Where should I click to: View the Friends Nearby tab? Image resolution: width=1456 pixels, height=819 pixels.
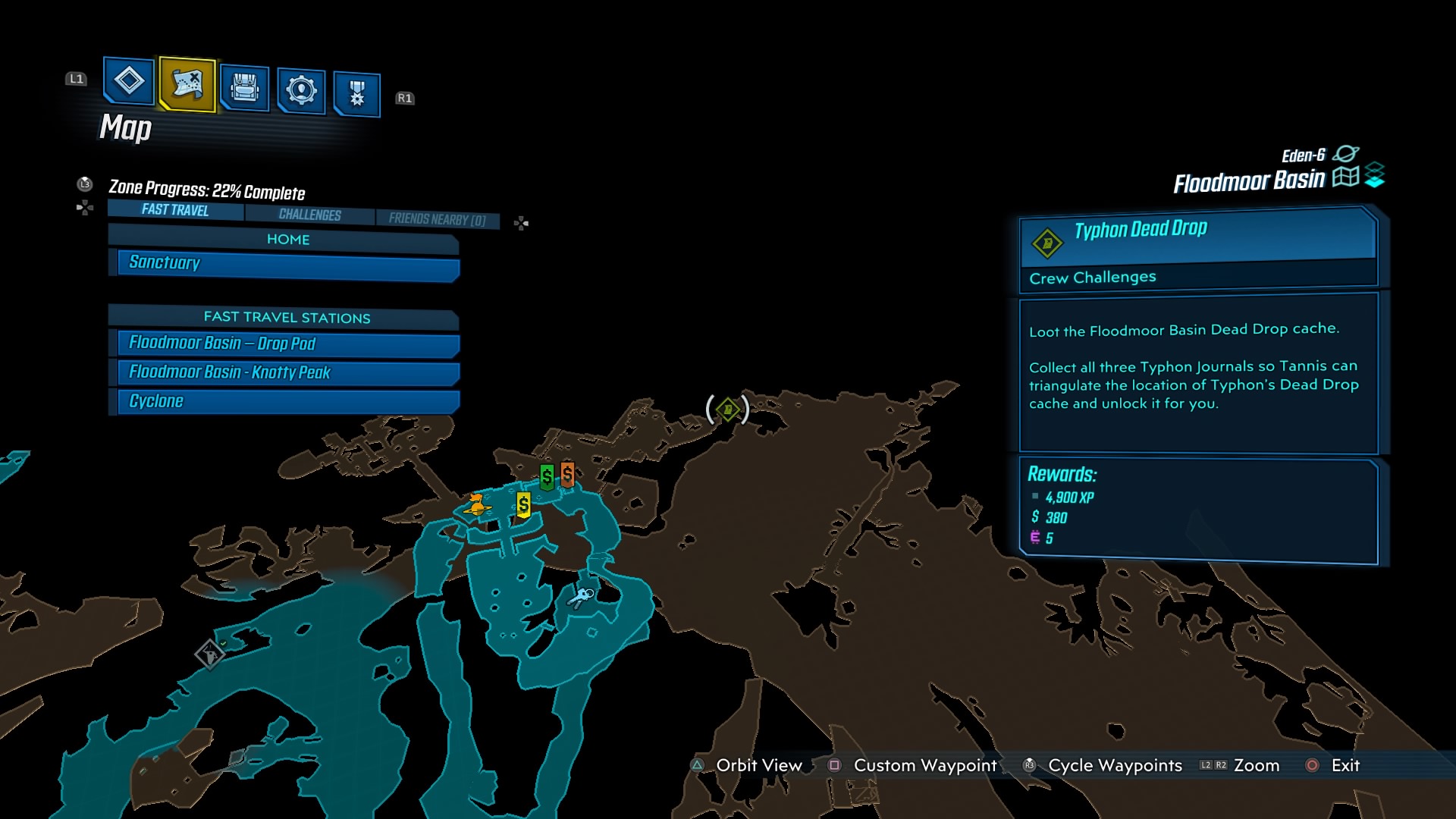[x=437, y=219]
